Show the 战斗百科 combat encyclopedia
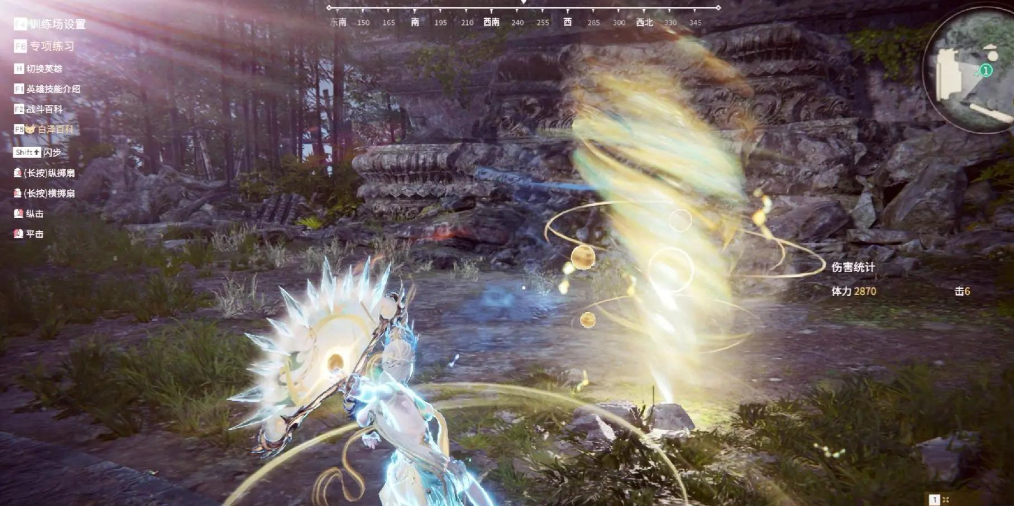Image resolution: width=1014 pixels, height=506 pixels. pyautogui.click(x=43, y=110)
